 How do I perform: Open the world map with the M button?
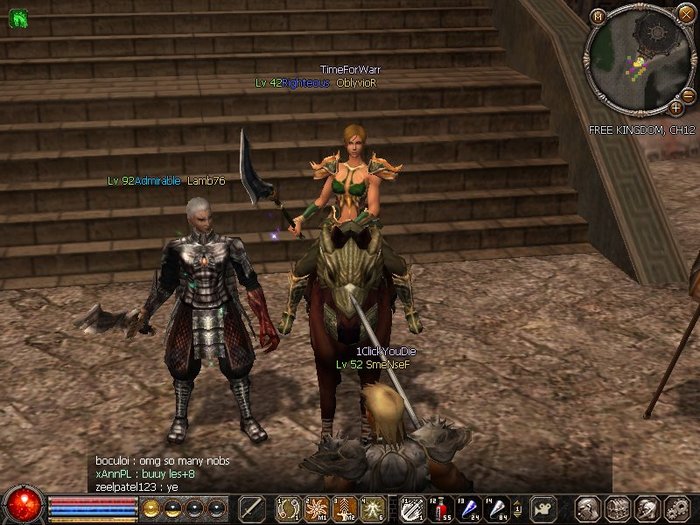coord(598,15)
